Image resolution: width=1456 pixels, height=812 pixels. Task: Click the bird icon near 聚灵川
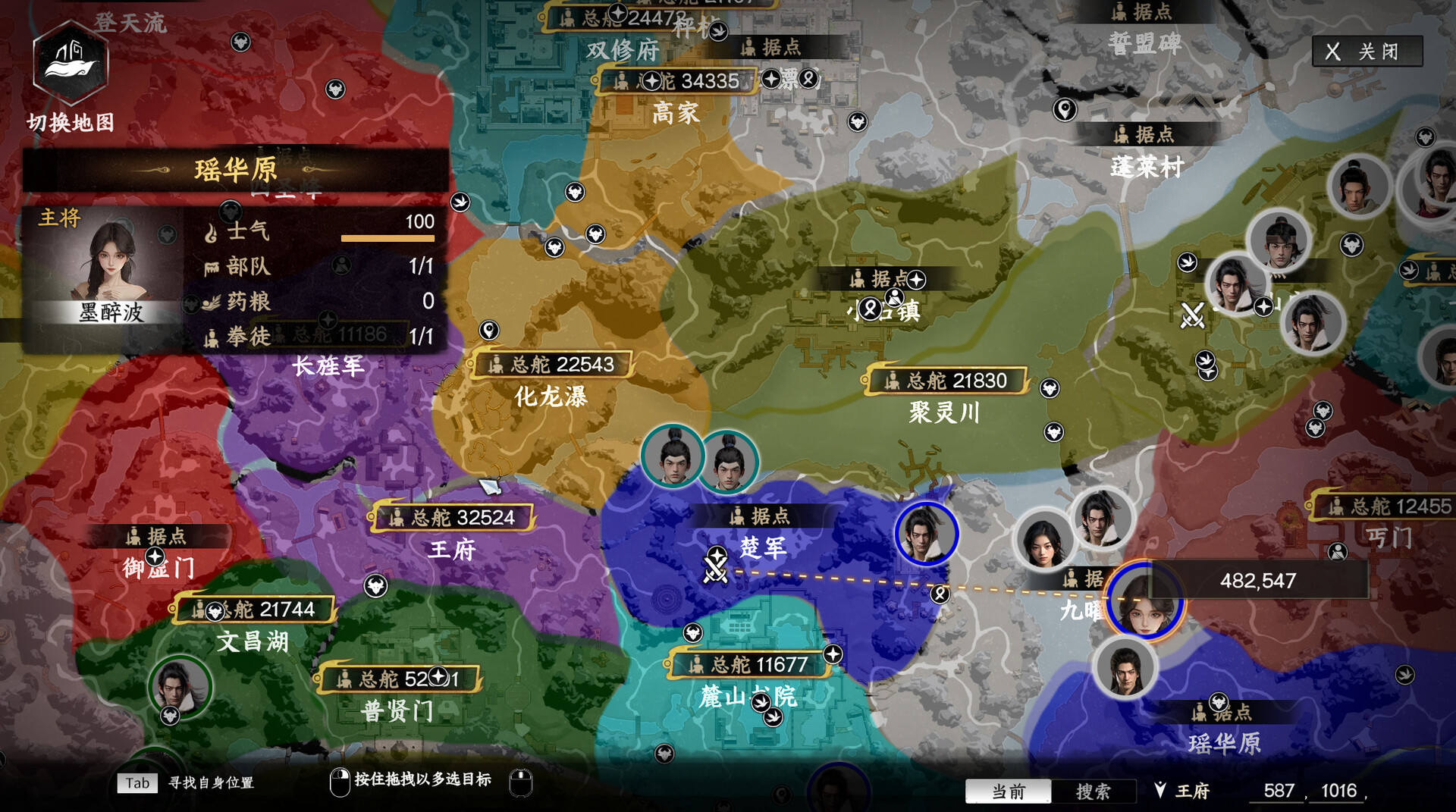(x=1206, y=361)
